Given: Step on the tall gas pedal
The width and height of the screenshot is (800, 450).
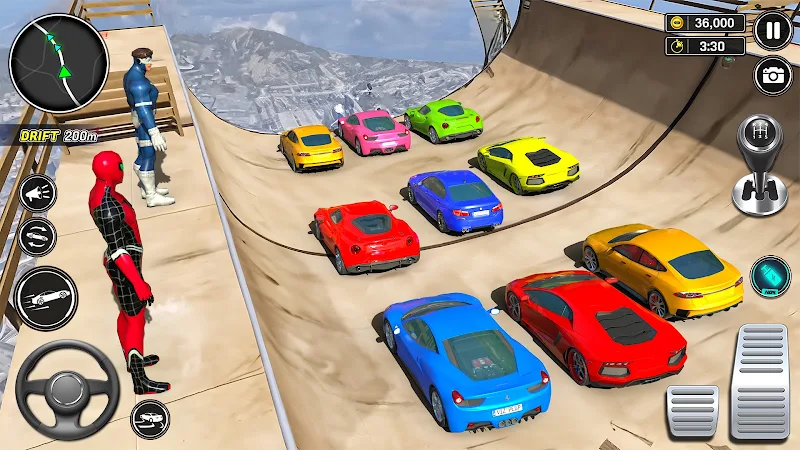Looking at the screenshot, I should coord(760,382).
